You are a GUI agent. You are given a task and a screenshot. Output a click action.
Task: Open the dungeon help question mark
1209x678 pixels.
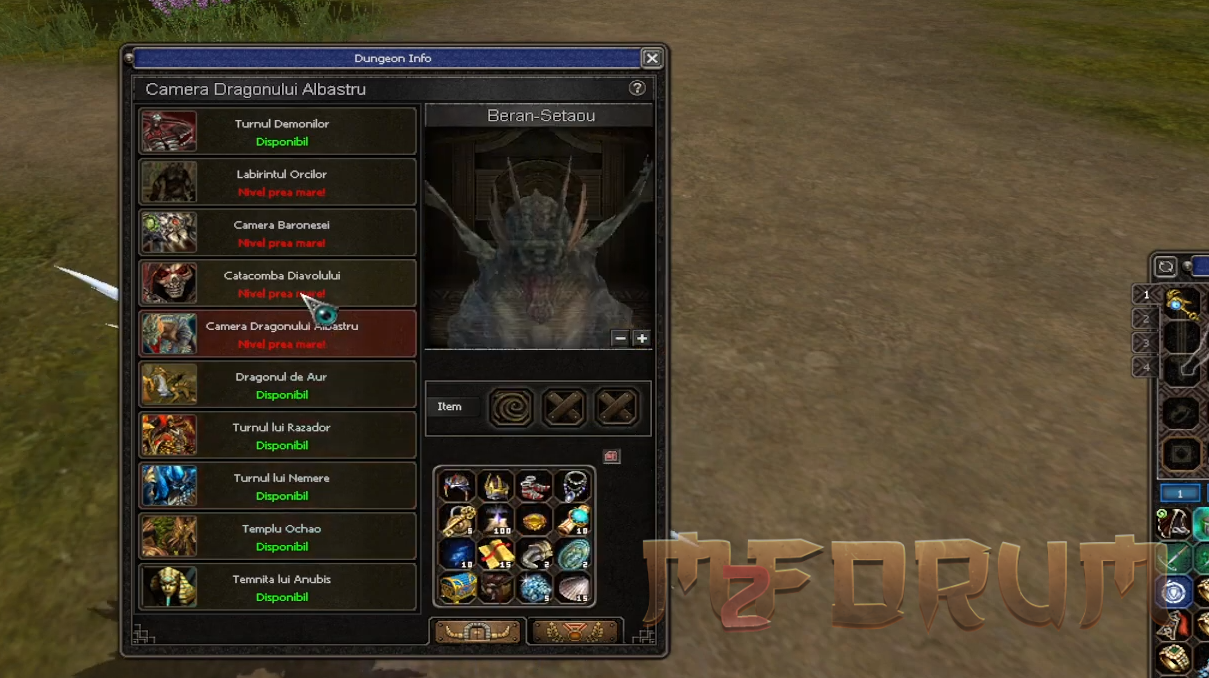(x=637, y=88)
